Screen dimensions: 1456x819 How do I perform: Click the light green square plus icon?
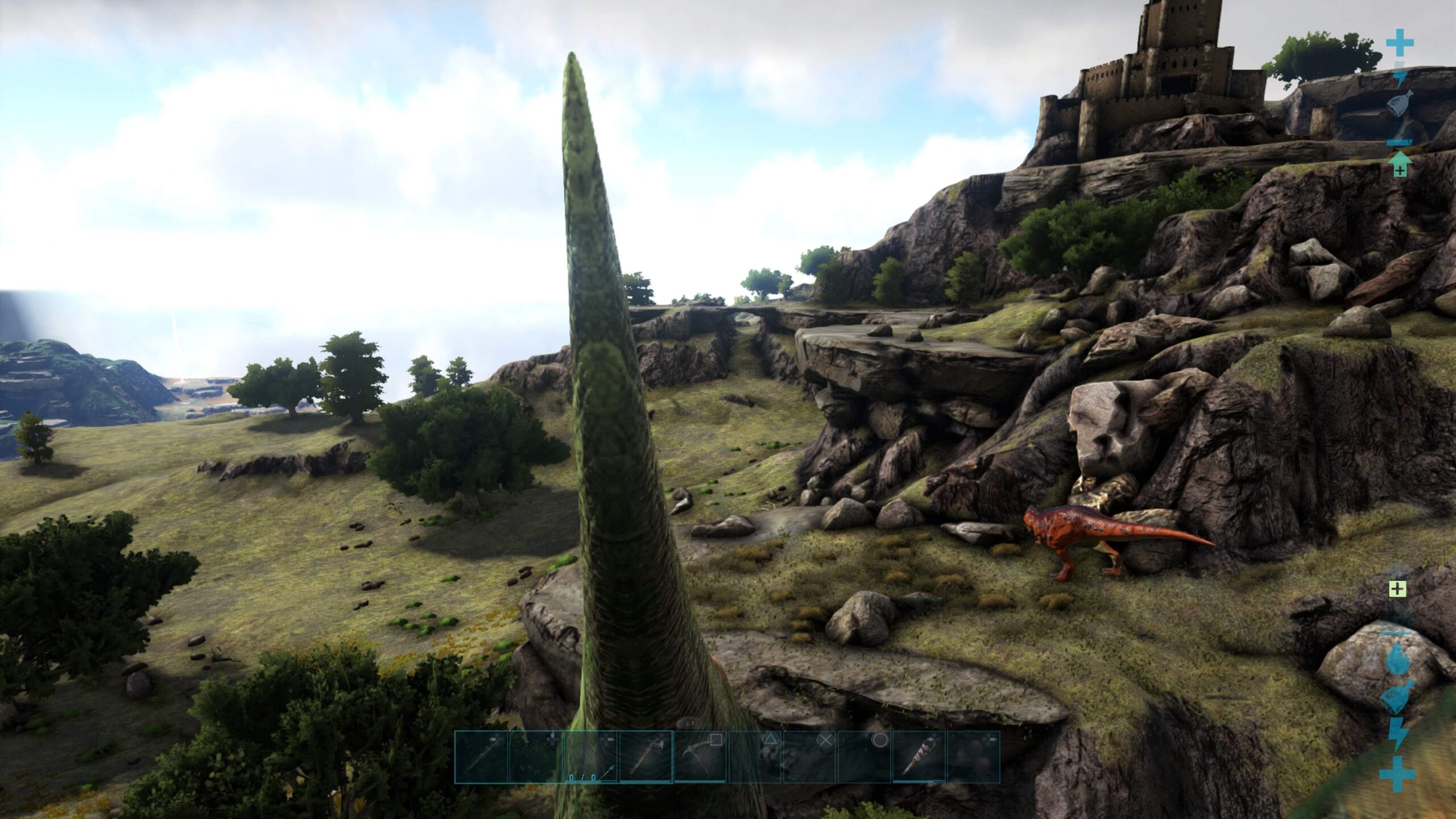point(1397,589)
